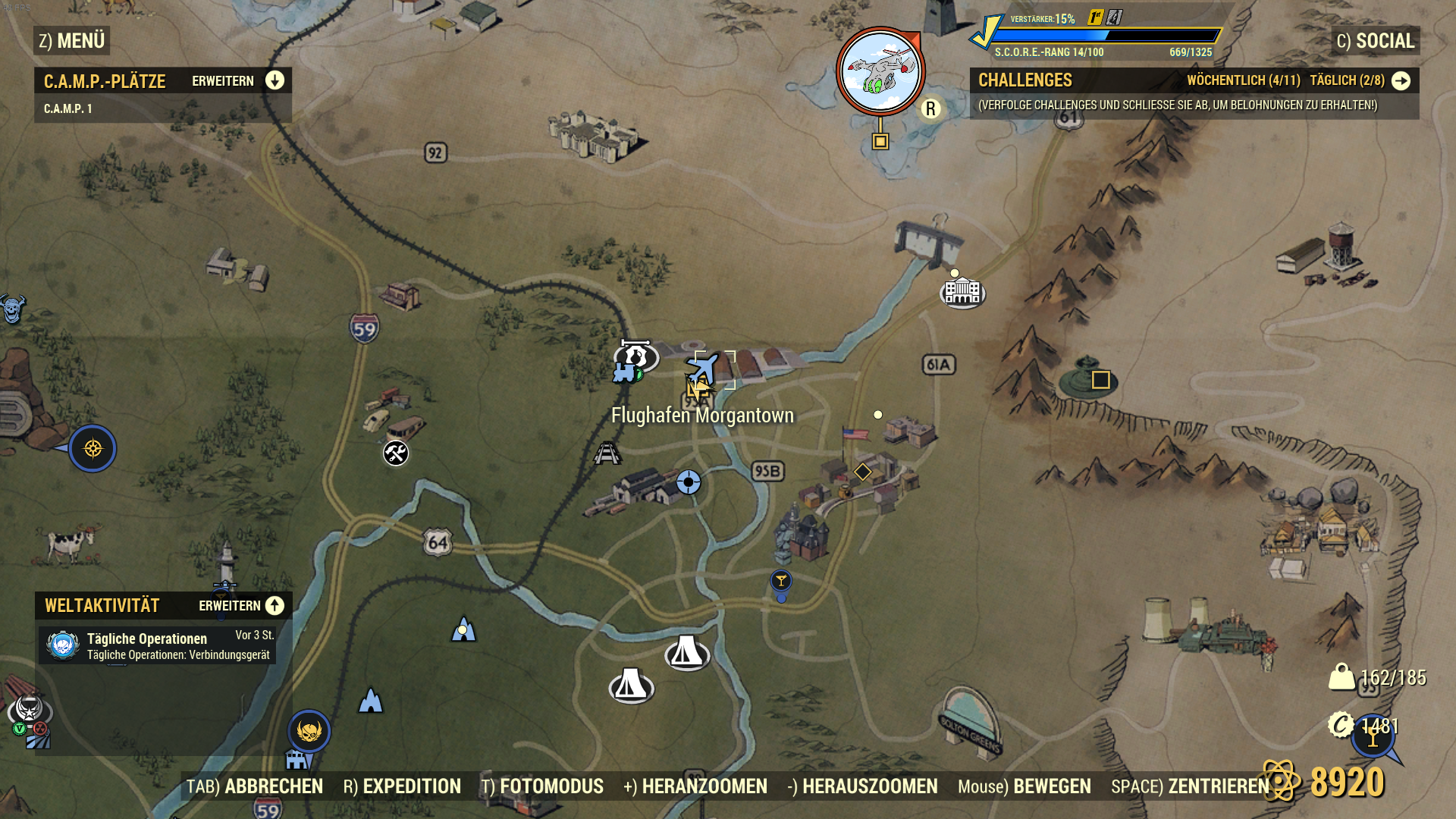Click the Zentrieren footer option
1456x819 pixels.
(x=1190, y=786)
